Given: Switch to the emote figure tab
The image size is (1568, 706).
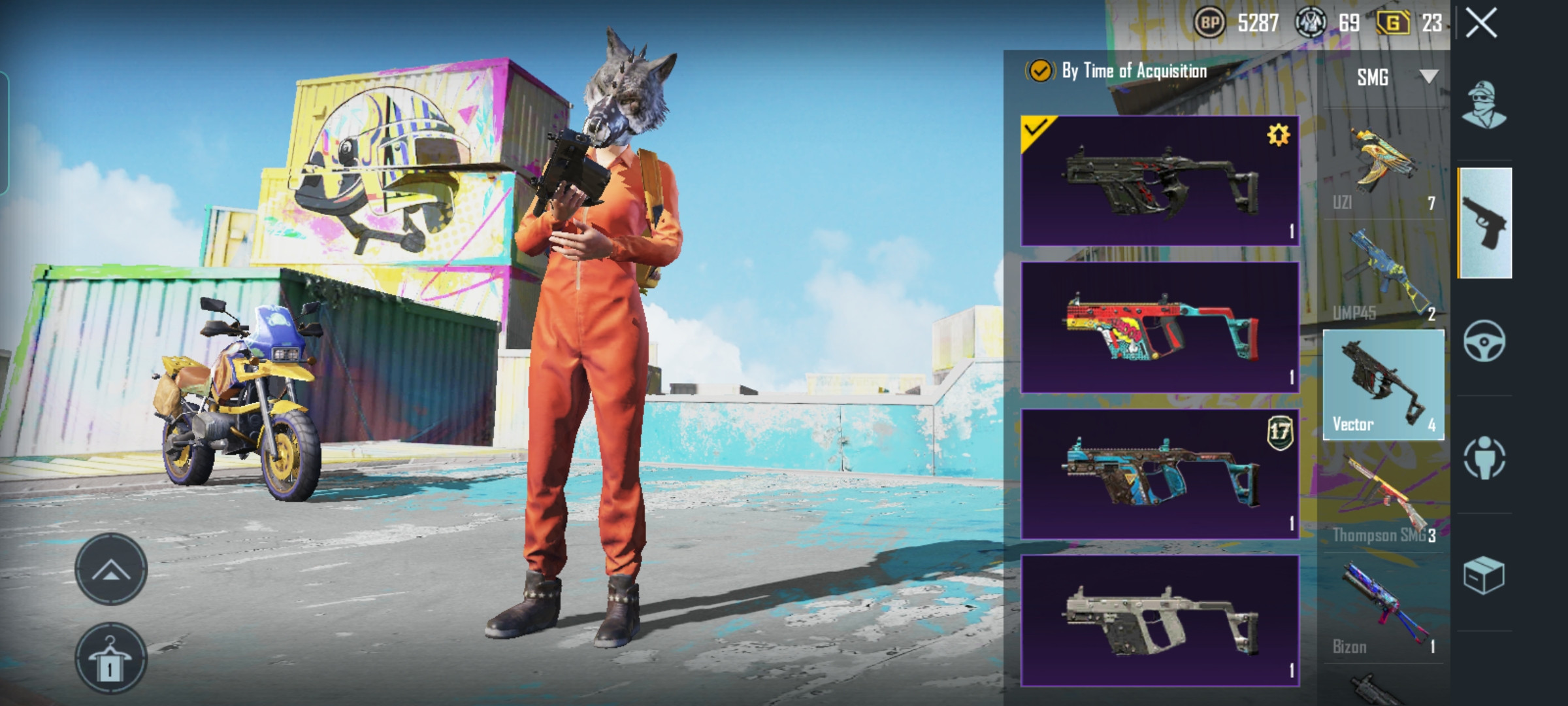Looking at the screenshot, I should (1484, 457).
